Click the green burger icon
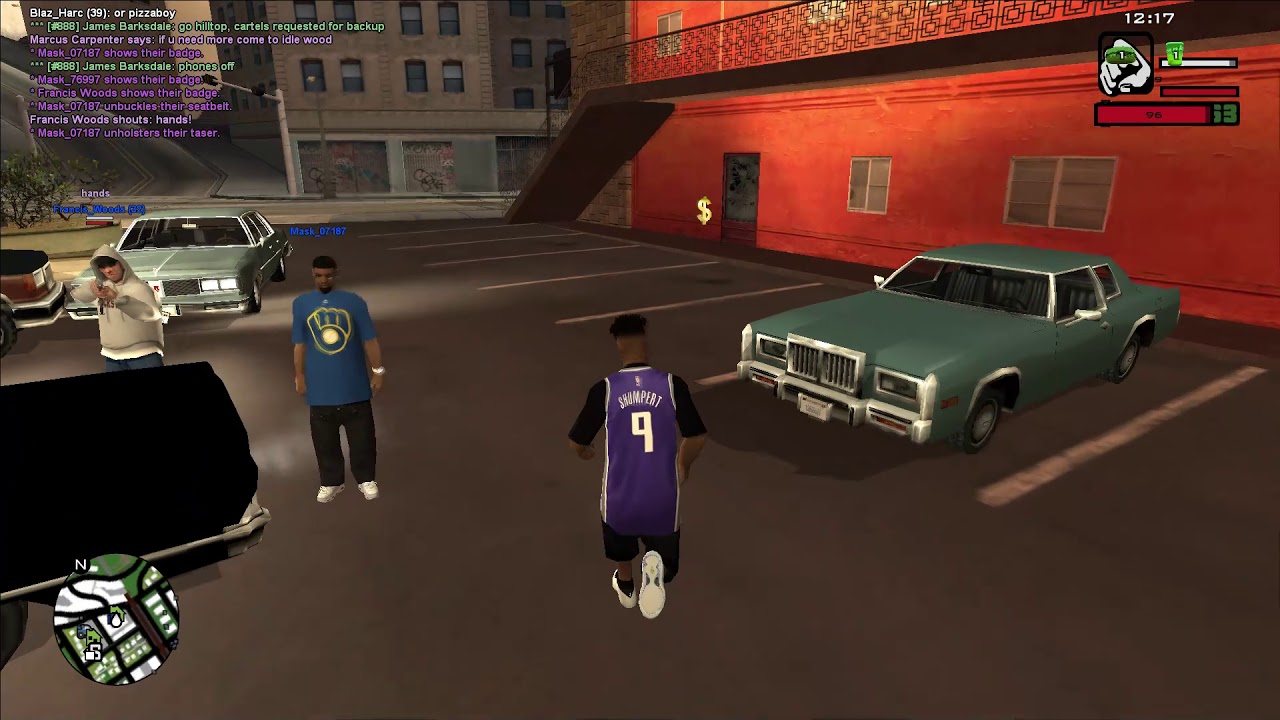 click(x=1120, y=56)
